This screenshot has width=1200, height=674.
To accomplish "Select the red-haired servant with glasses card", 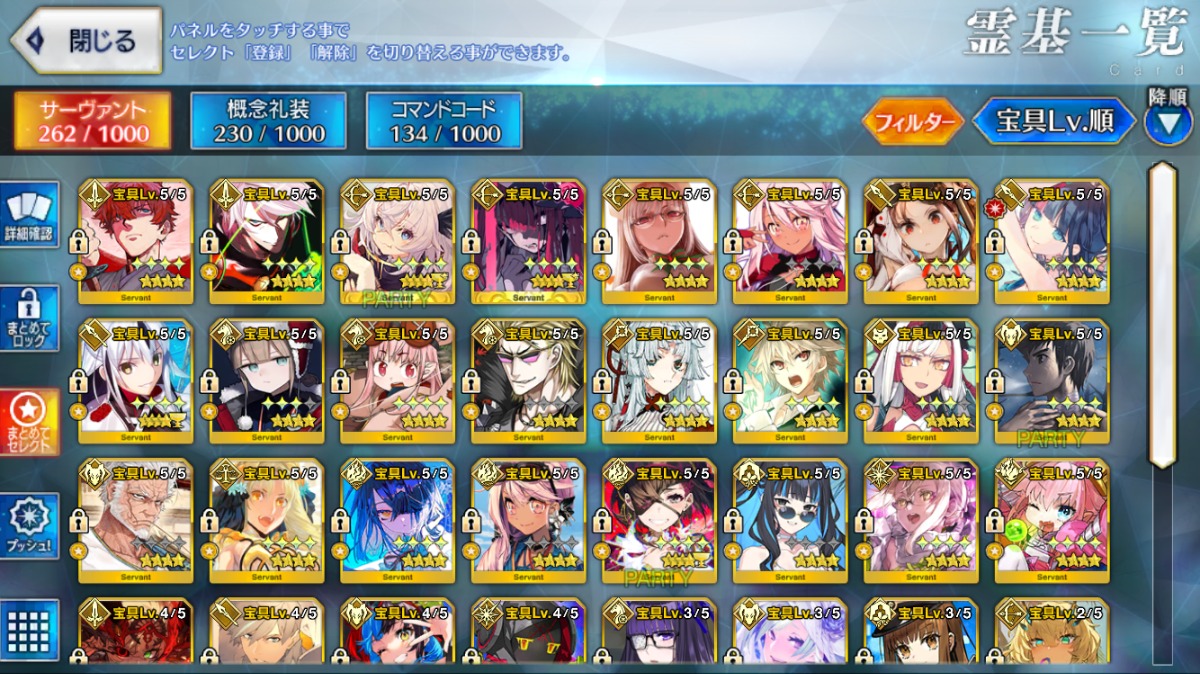I will (x=136, y=241).
